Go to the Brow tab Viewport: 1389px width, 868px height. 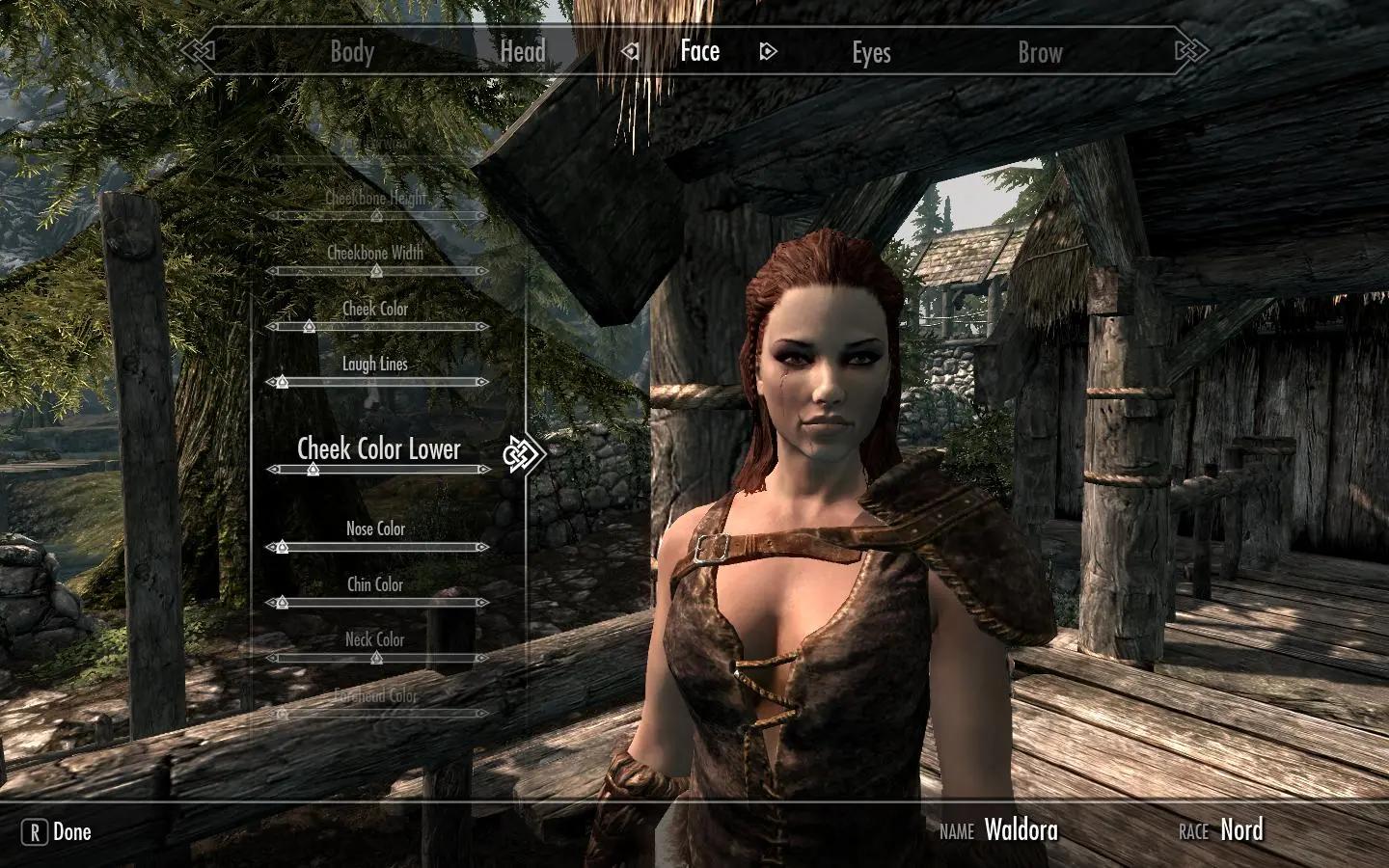(1040, 52)
